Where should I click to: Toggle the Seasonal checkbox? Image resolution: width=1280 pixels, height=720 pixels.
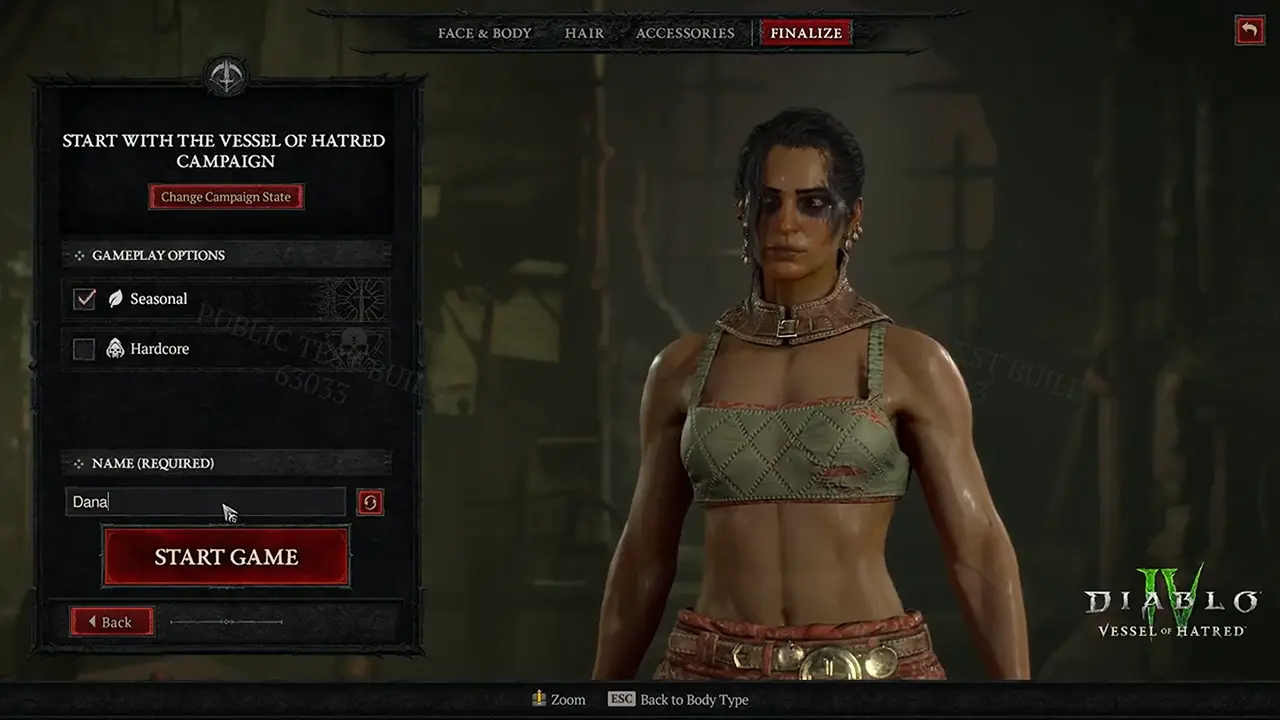pyautogui.click(x=85, y=299)
